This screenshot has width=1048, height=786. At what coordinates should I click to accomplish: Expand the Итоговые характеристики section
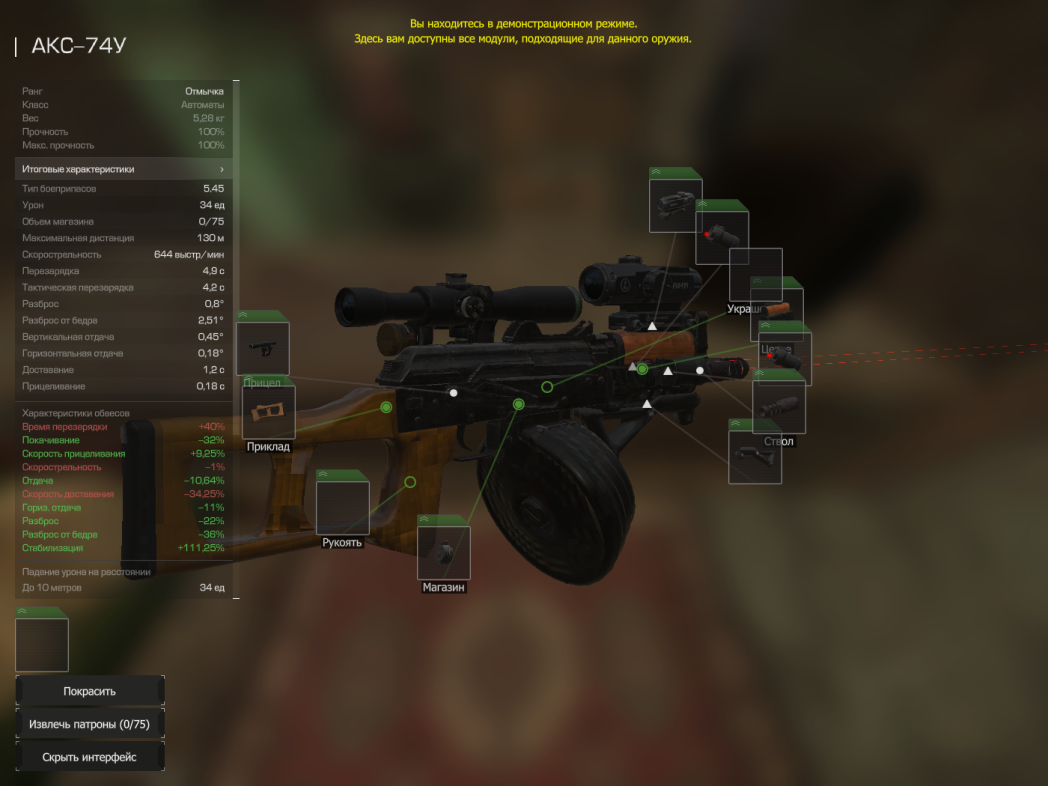tap(124, 170)
